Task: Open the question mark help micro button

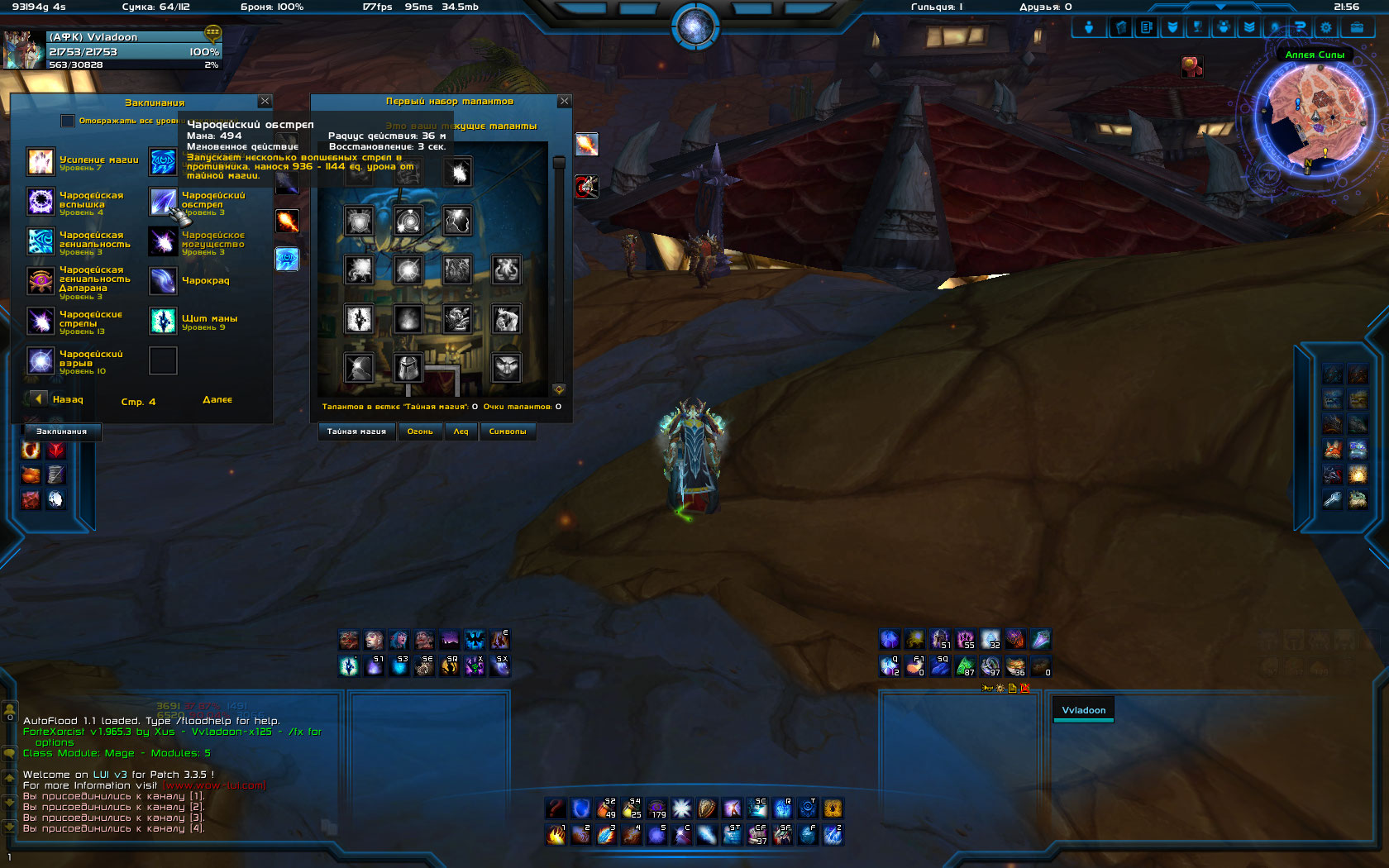Action: (1301, 27)
